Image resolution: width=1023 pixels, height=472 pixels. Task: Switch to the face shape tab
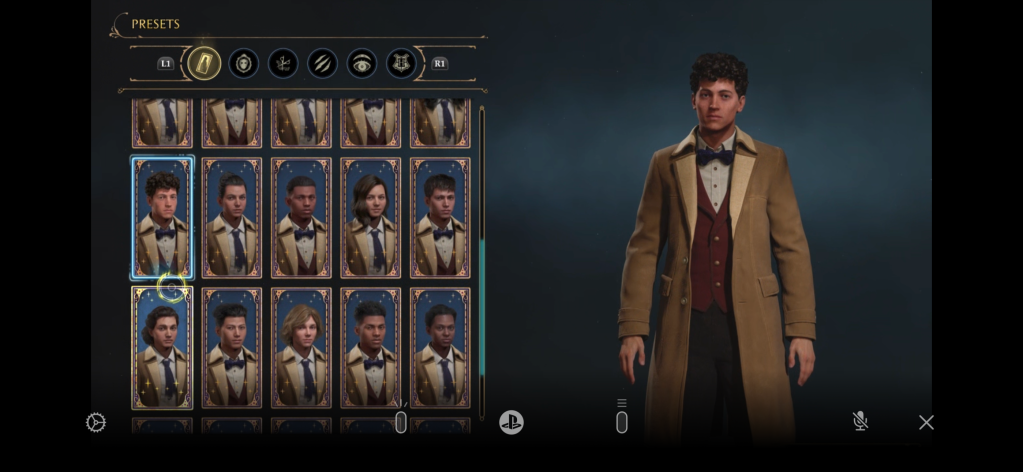point(244,64)
